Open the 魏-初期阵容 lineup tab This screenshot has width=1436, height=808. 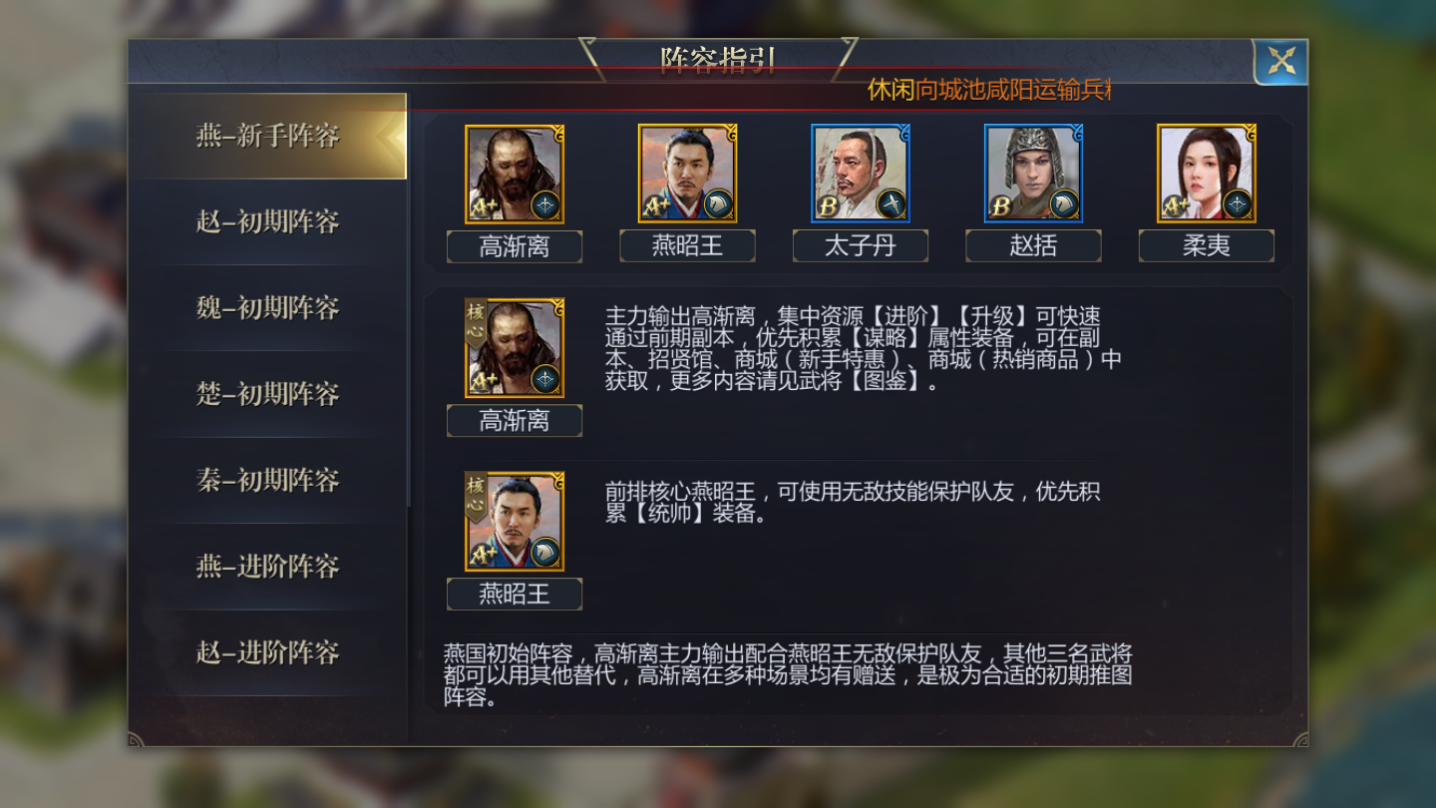tap(268, 310)
